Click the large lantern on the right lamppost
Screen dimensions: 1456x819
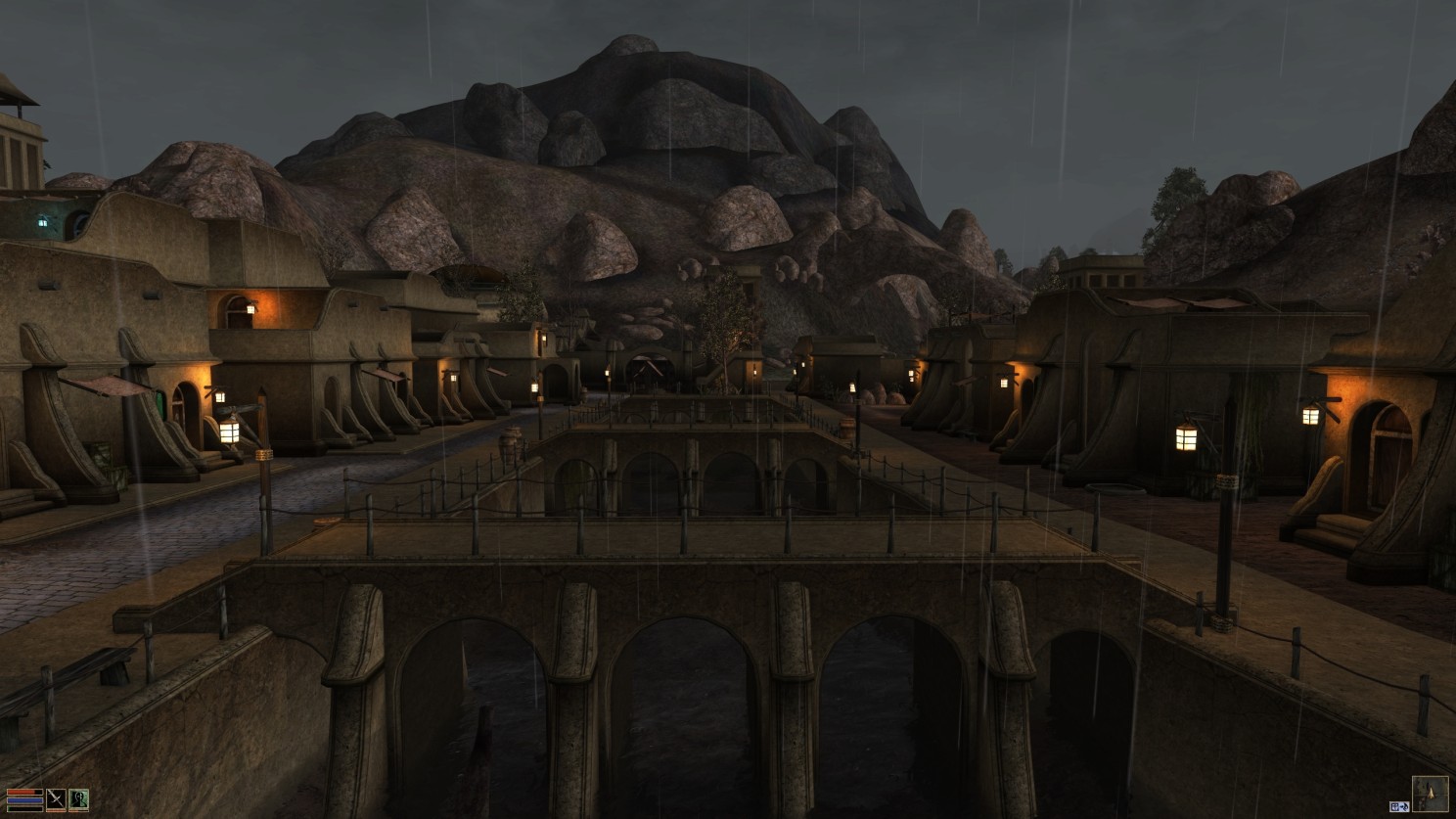[1187, 438]
